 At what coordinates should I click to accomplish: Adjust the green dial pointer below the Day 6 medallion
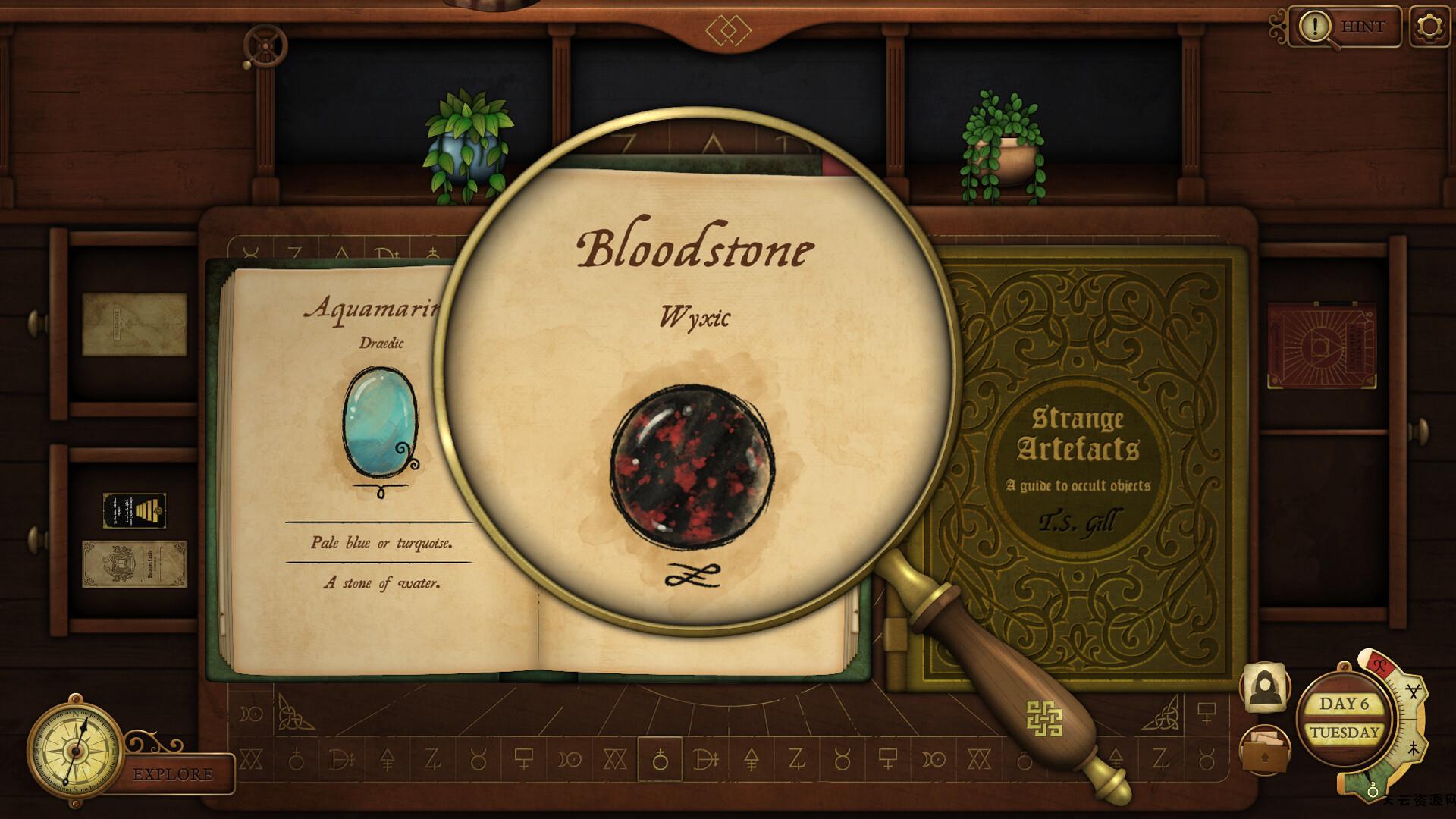(x=1373, y=789)
